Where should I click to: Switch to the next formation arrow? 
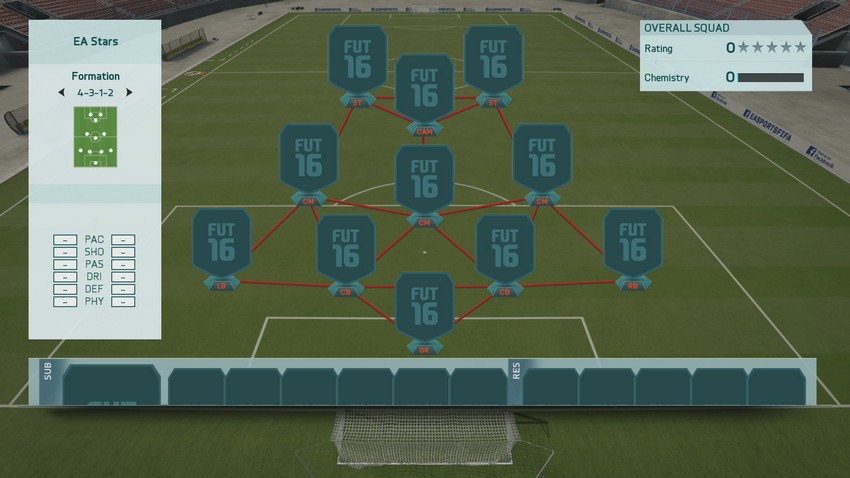[129, 92]
